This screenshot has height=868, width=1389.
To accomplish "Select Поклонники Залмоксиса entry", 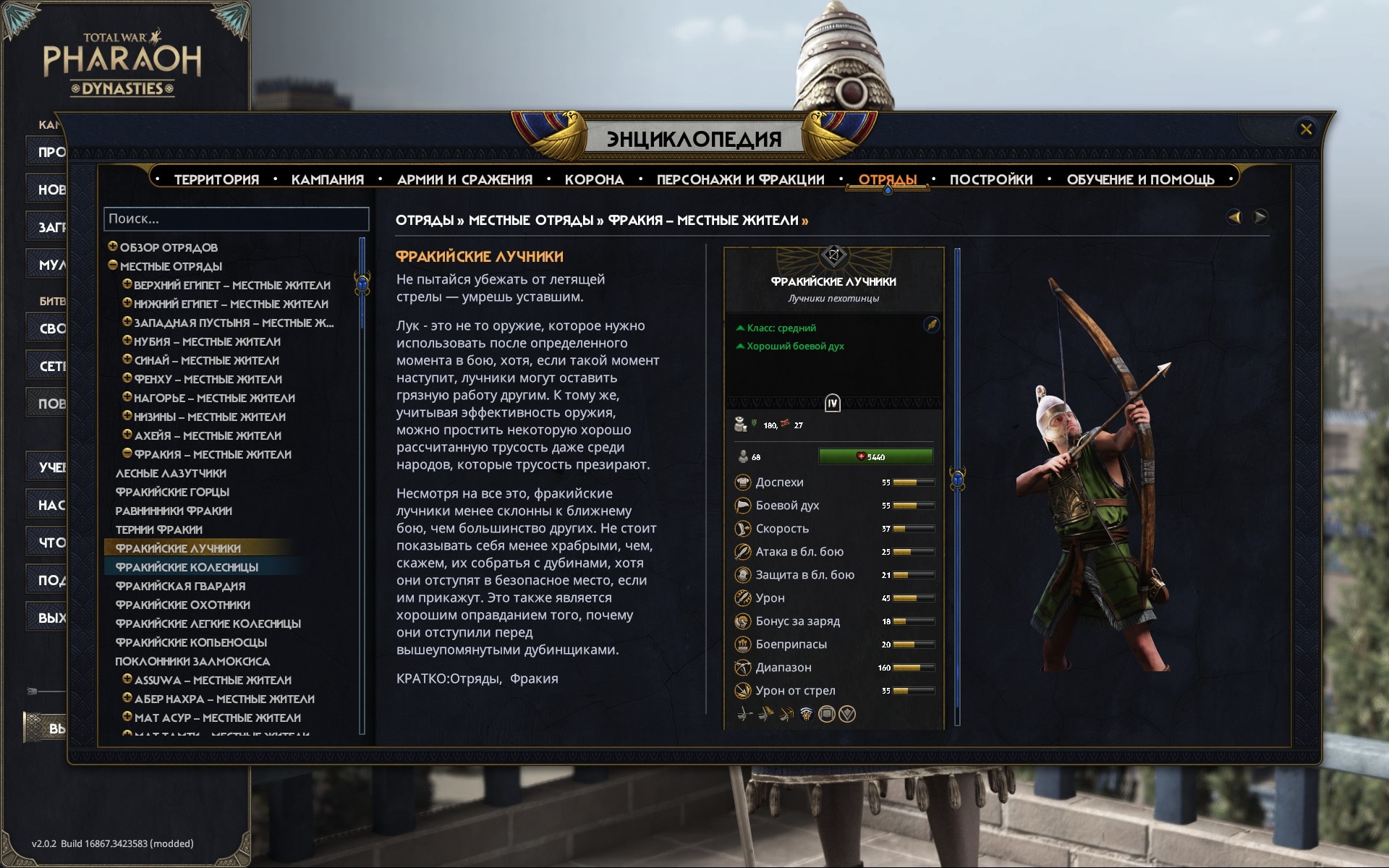I will point(192,661).
